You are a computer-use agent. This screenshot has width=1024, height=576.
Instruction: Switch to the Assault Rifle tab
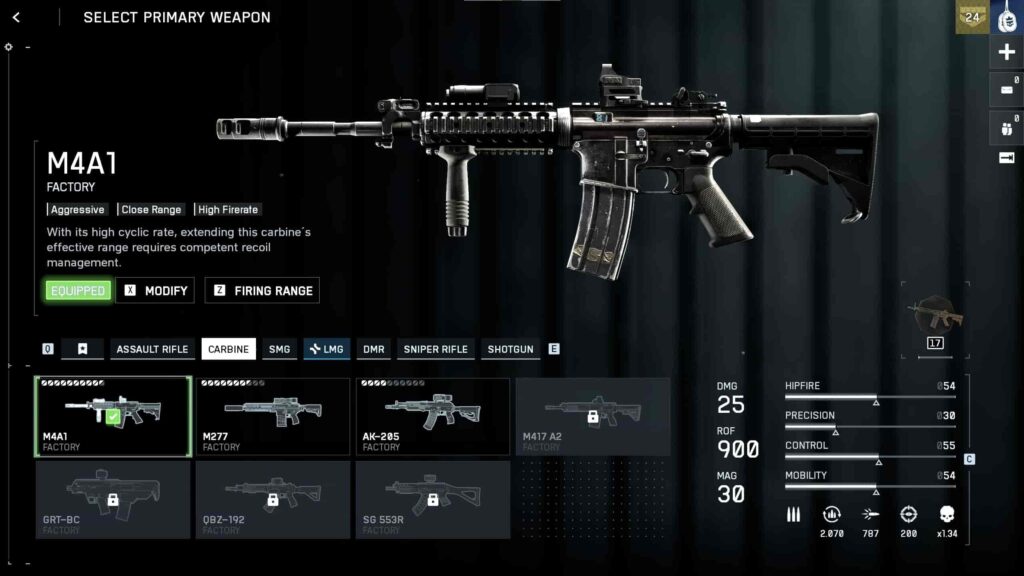[152, 349]
